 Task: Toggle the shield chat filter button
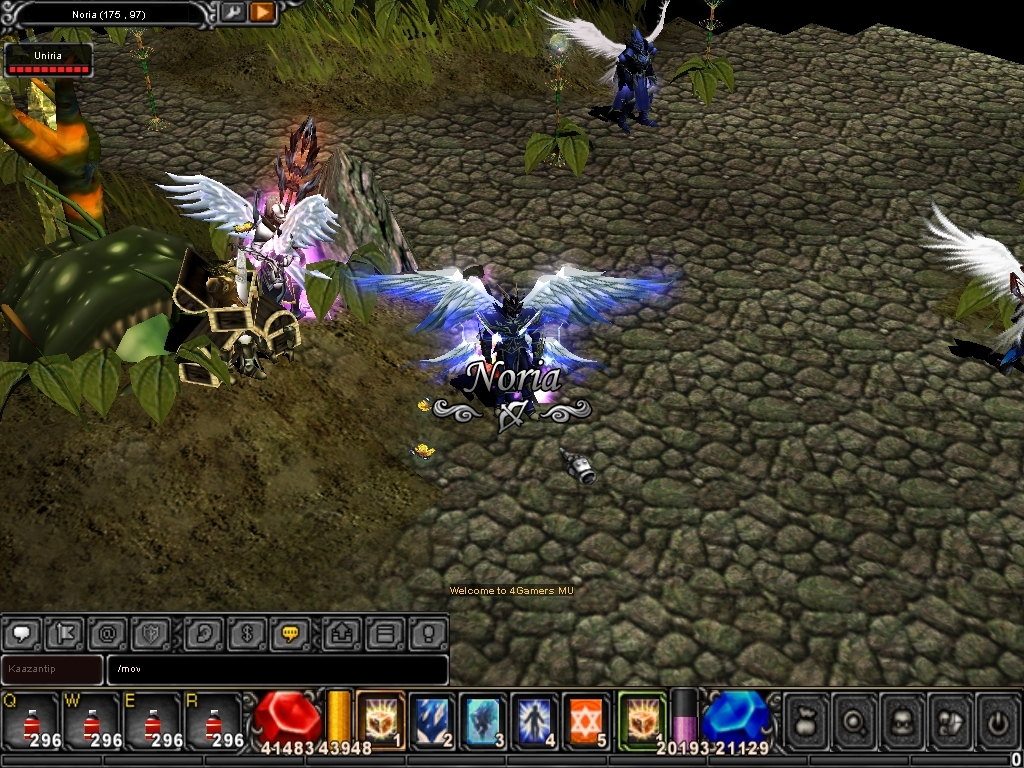(150, 633)
